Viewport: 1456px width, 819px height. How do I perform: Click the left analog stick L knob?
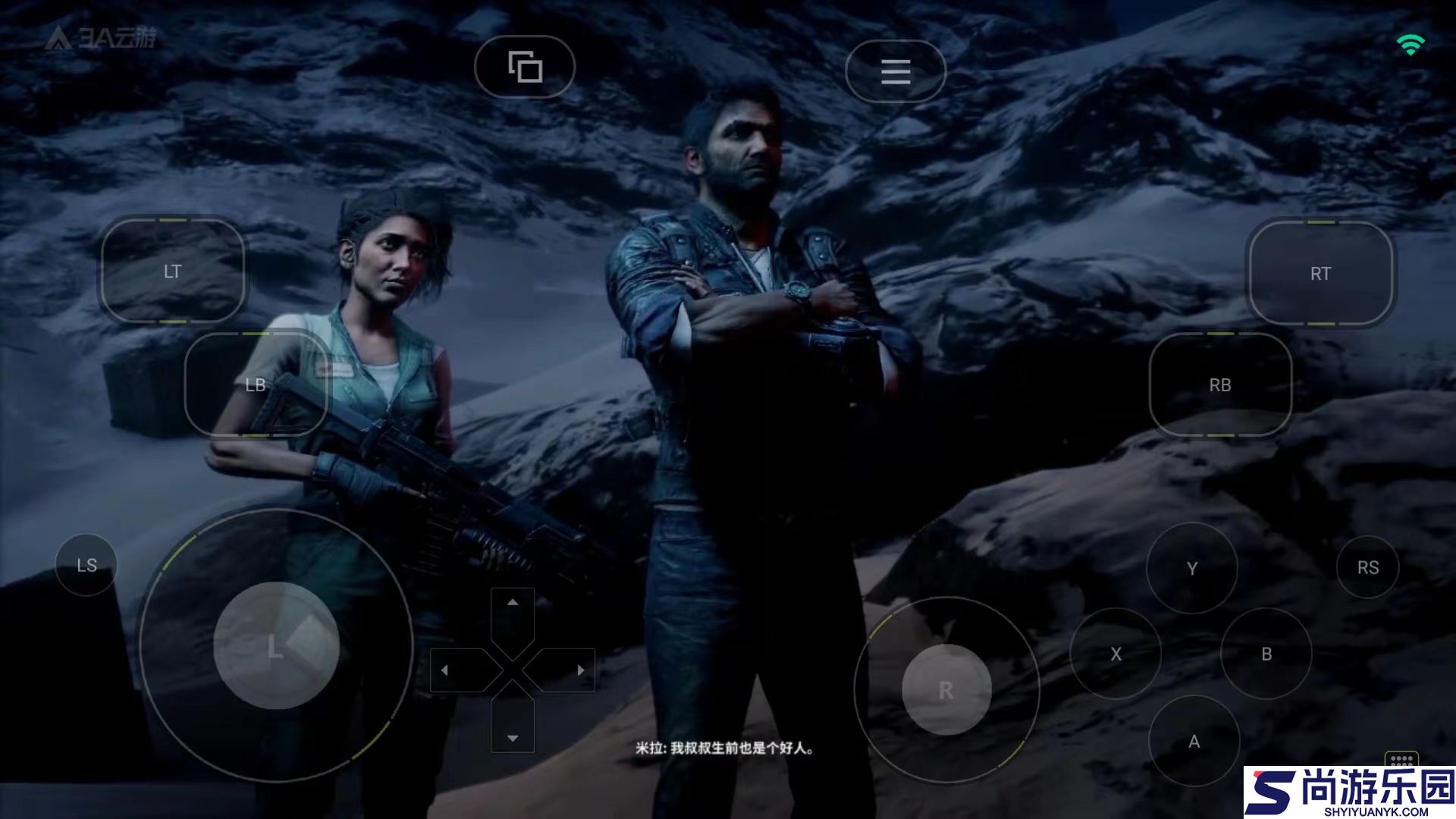(x=276, y=646)
